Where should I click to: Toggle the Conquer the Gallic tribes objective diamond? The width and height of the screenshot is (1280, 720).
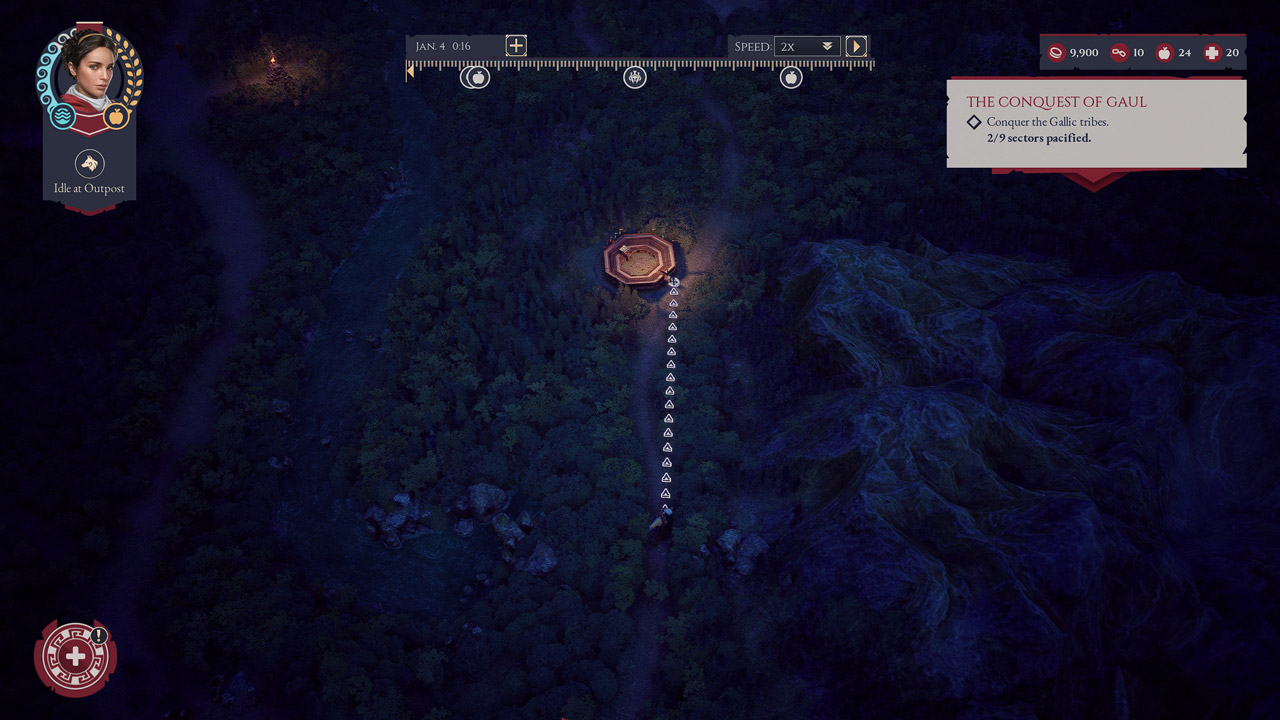point(974,122)
